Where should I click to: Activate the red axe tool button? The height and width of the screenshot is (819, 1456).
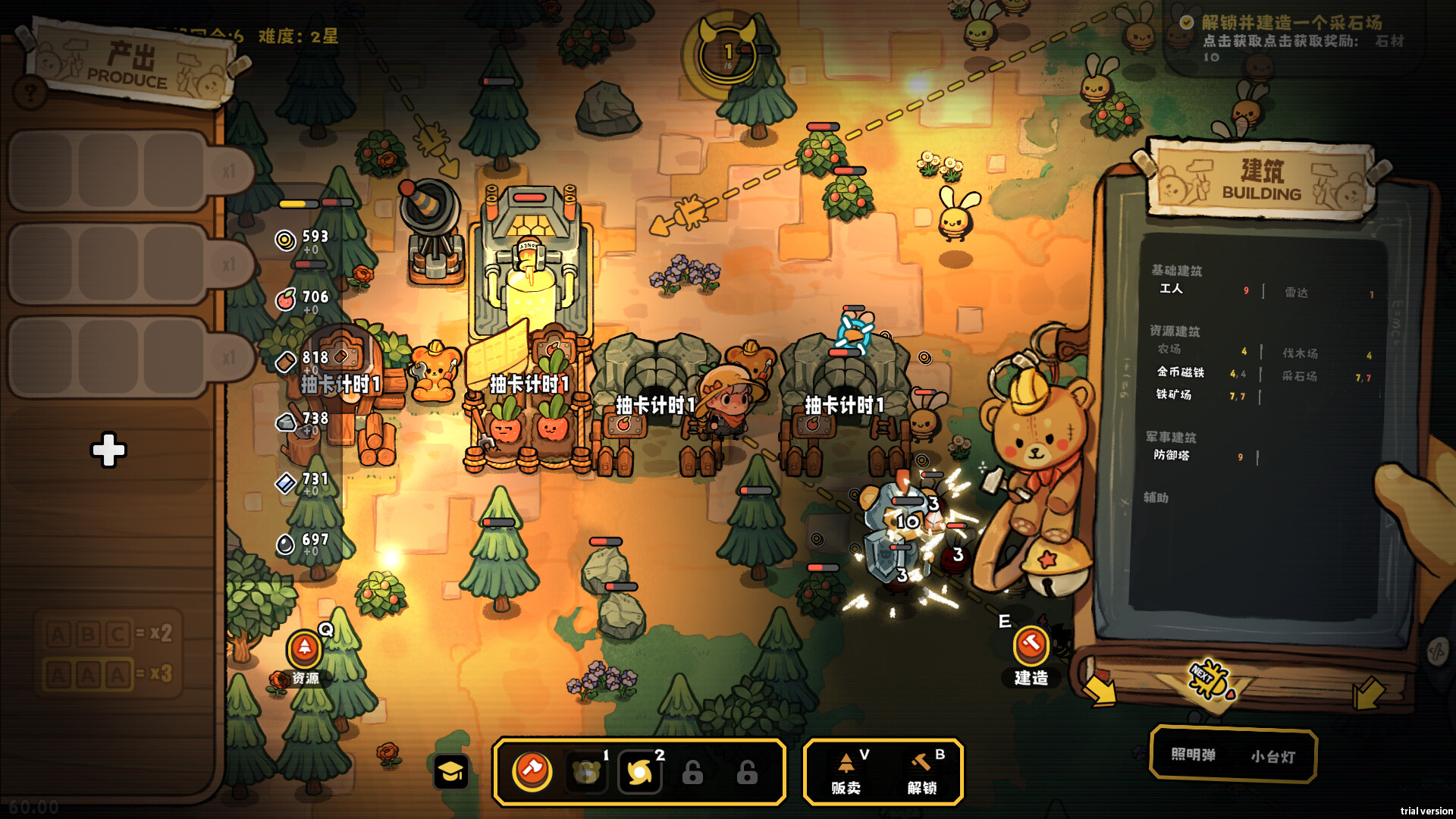532,771
